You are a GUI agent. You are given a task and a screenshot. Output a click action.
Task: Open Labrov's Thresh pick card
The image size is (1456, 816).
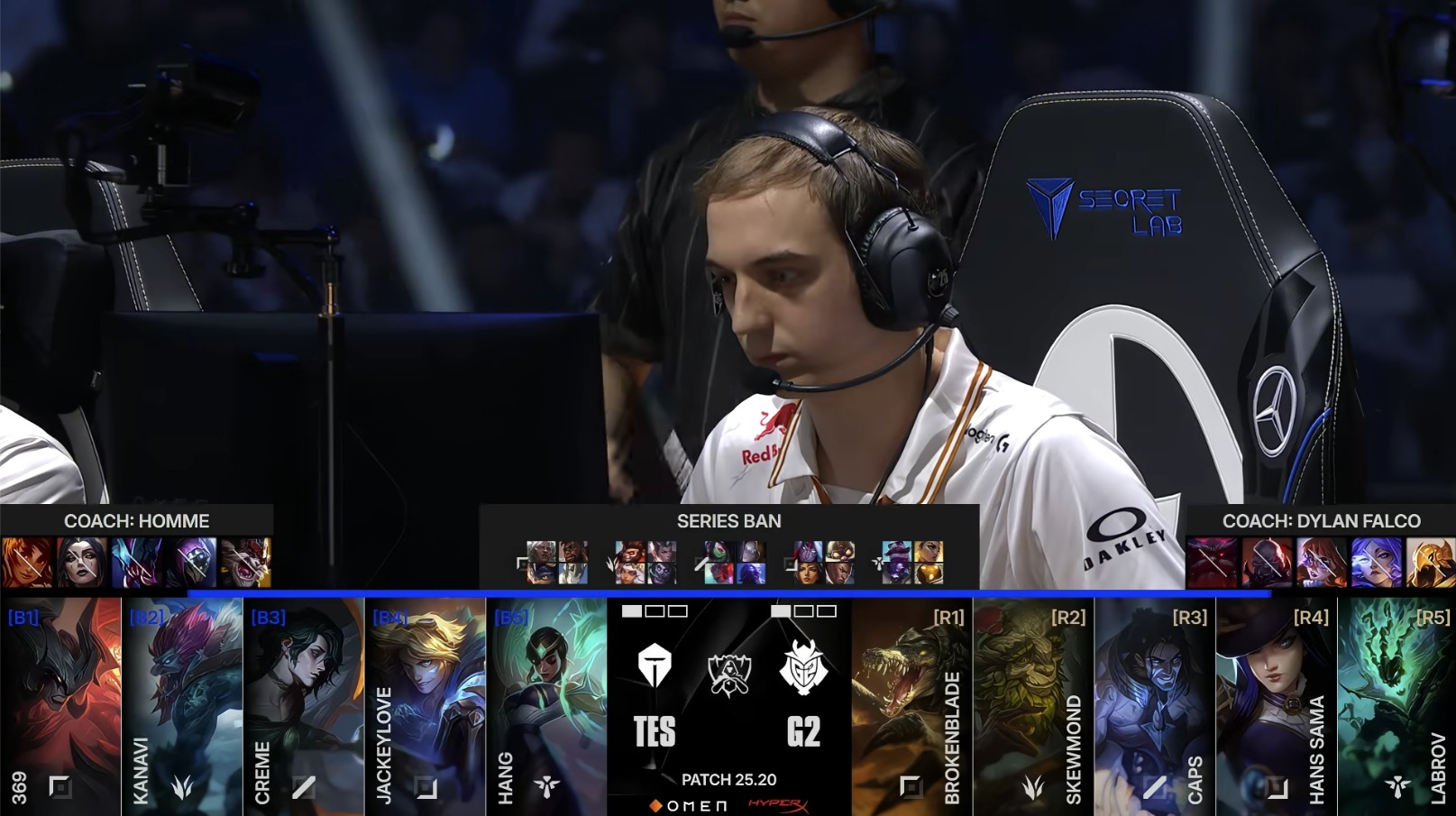(x=1396, y=706)
